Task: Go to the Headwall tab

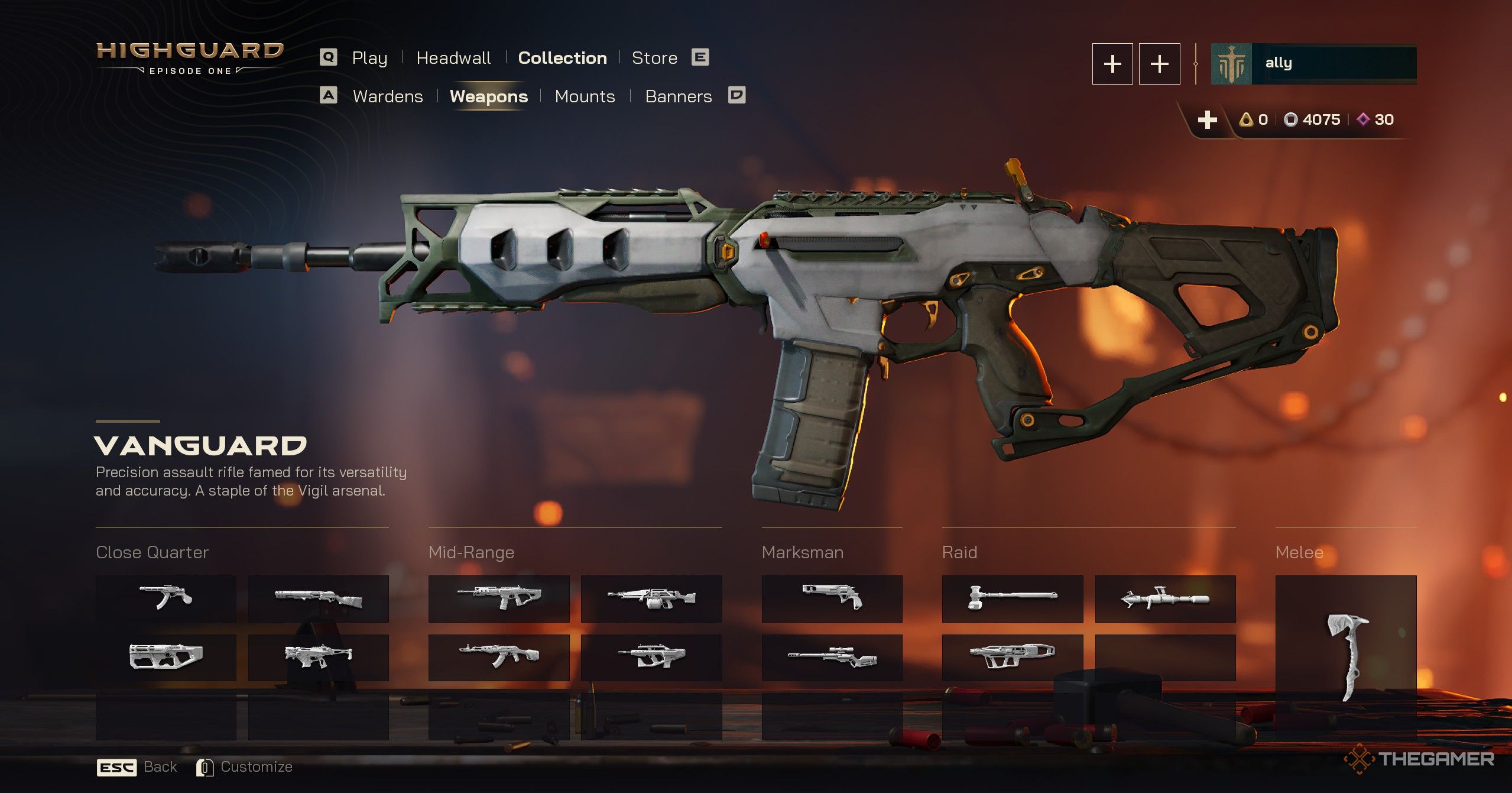Action: 453,58
